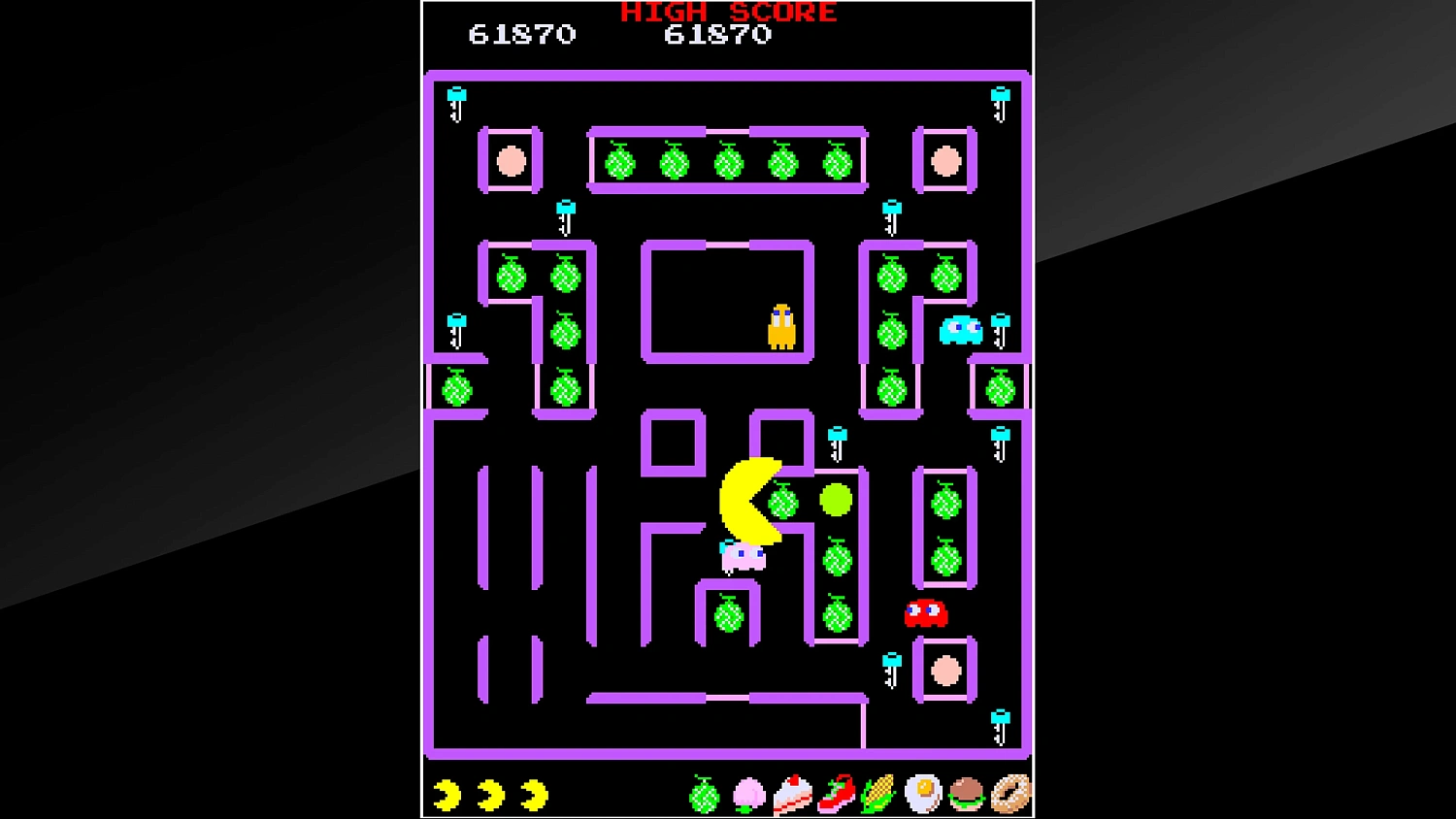The width and height of the screenshot is (1456, 819).
Task: Click the green super pellet beside Pac-Man
Action: pyautogui.click(x=836, y=499)
